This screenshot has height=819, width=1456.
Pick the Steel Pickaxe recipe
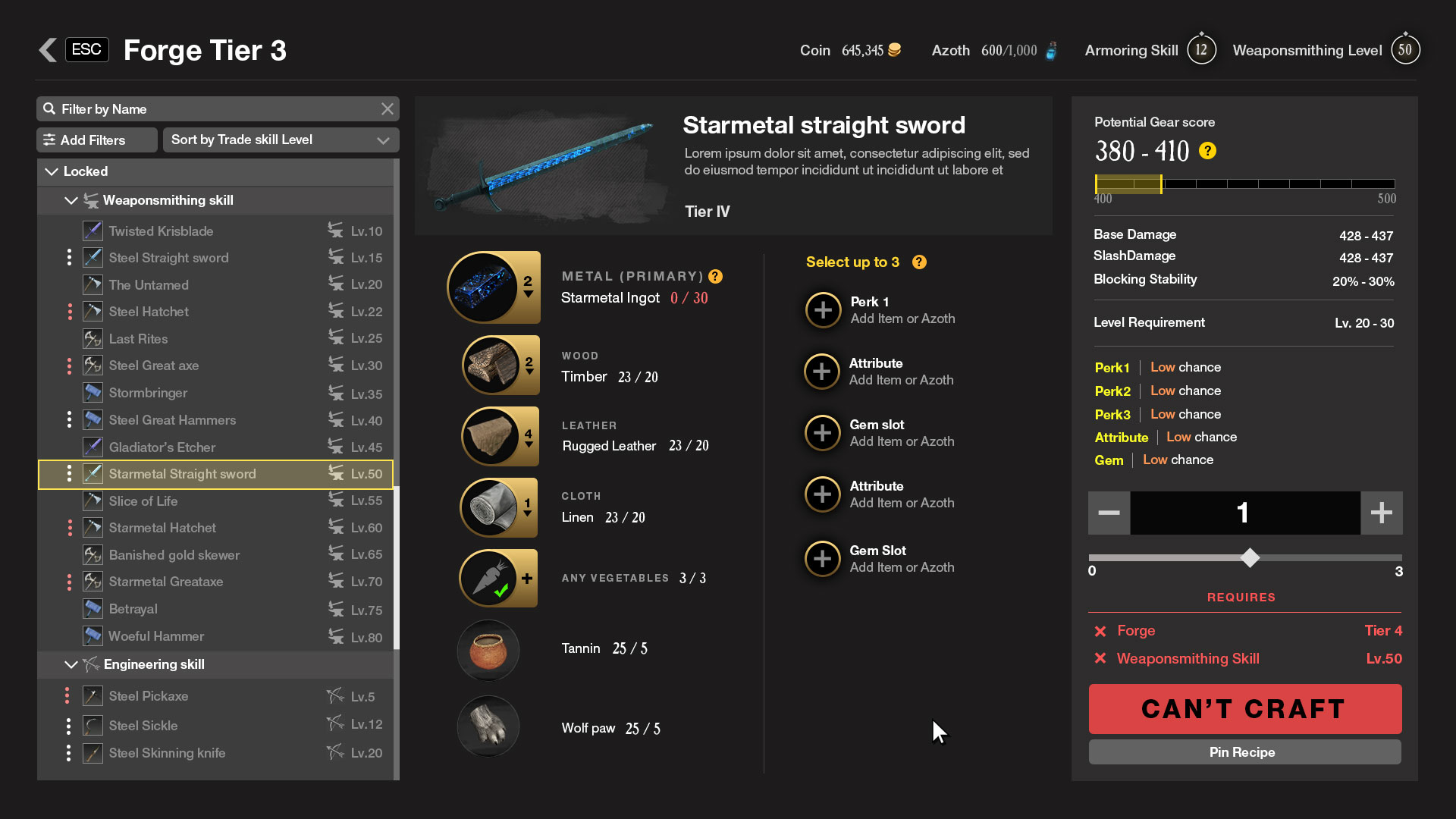tap(149, 696)
